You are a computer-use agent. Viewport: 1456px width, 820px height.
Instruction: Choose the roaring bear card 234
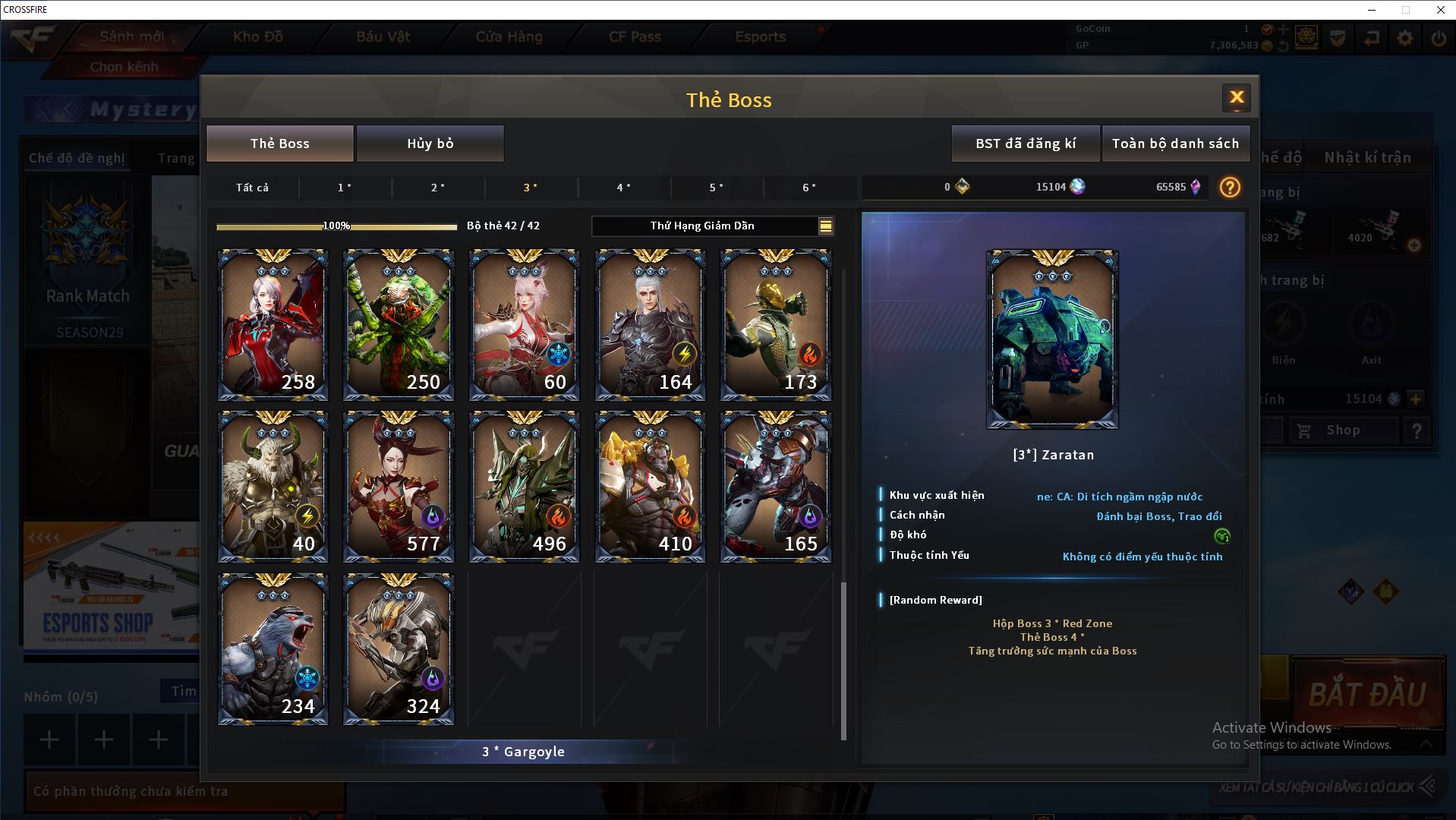pyautogui.click(x=273, y=649)
